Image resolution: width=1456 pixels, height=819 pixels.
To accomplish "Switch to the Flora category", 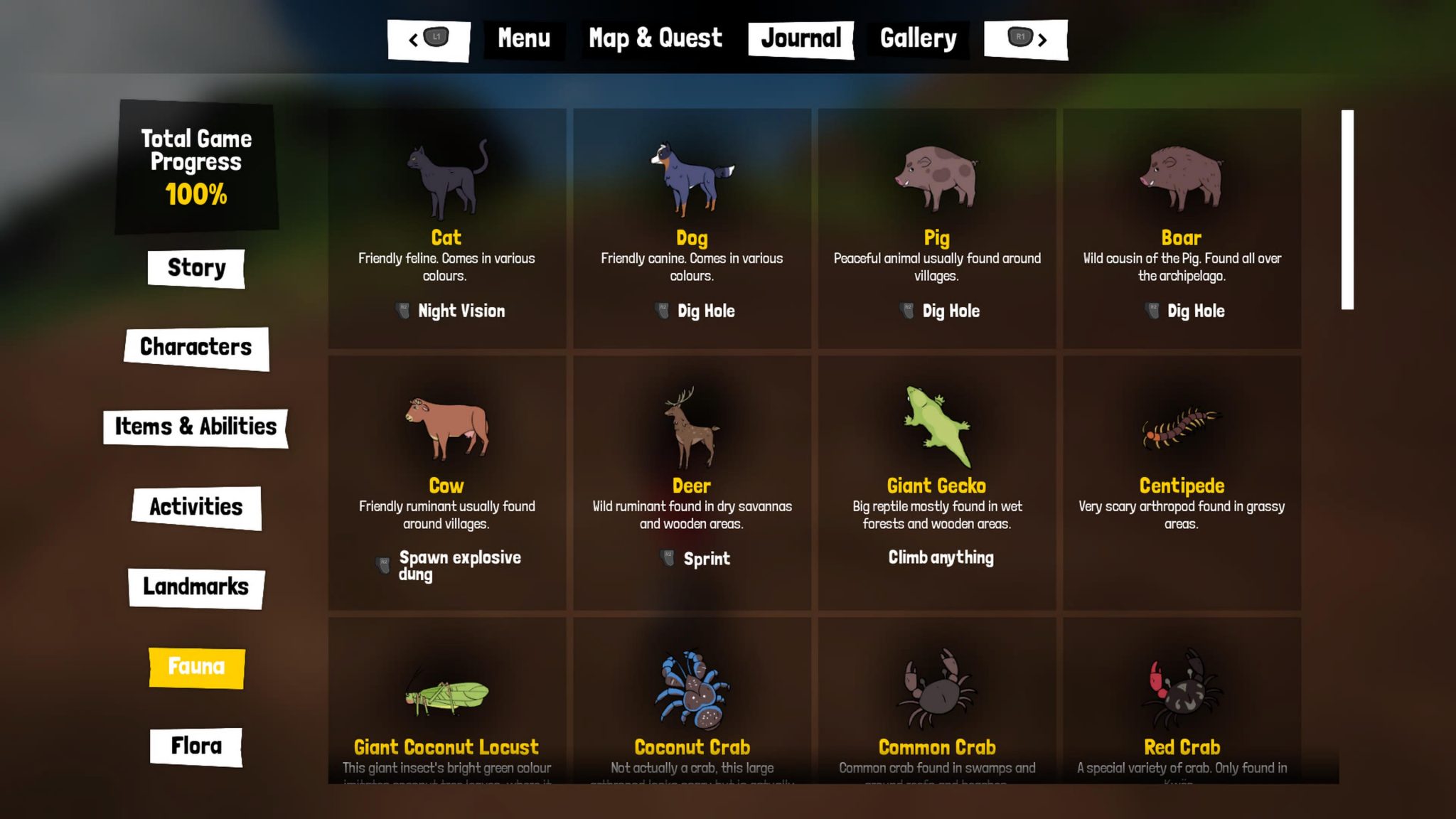I will click(197, 746).
